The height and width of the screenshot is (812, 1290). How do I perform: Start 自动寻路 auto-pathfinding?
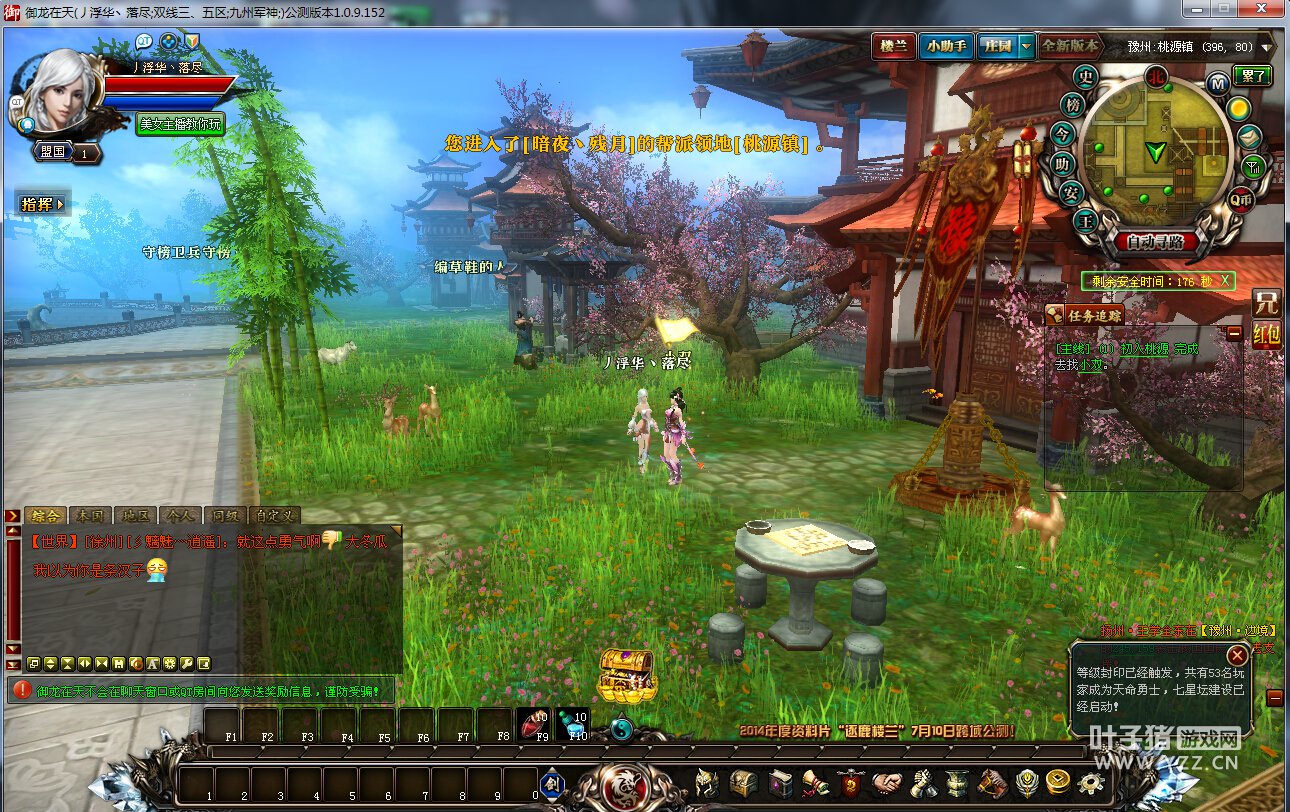(1155, 242)
